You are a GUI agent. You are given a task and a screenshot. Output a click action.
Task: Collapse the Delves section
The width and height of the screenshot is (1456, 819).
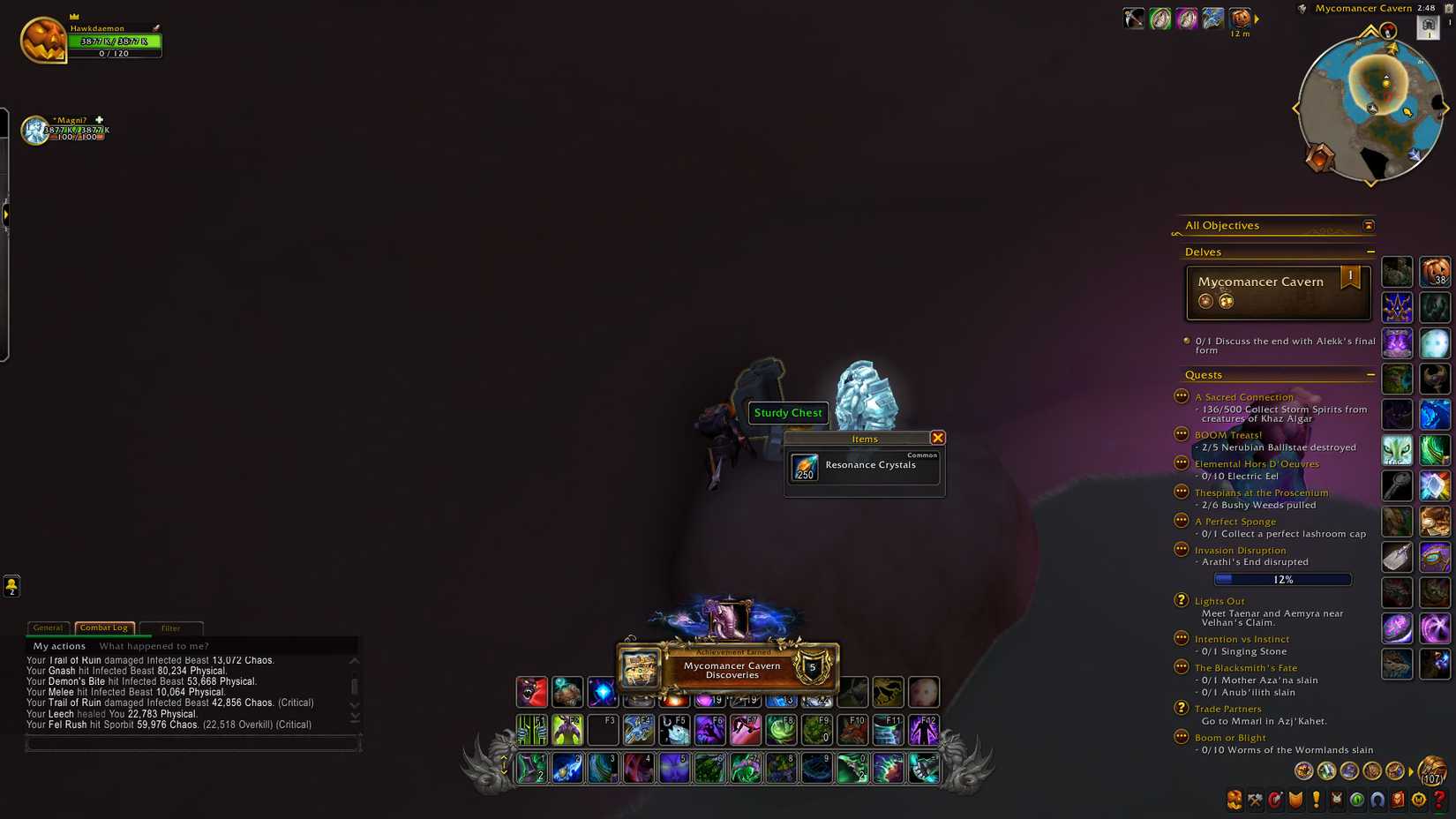pos(1371,252)
